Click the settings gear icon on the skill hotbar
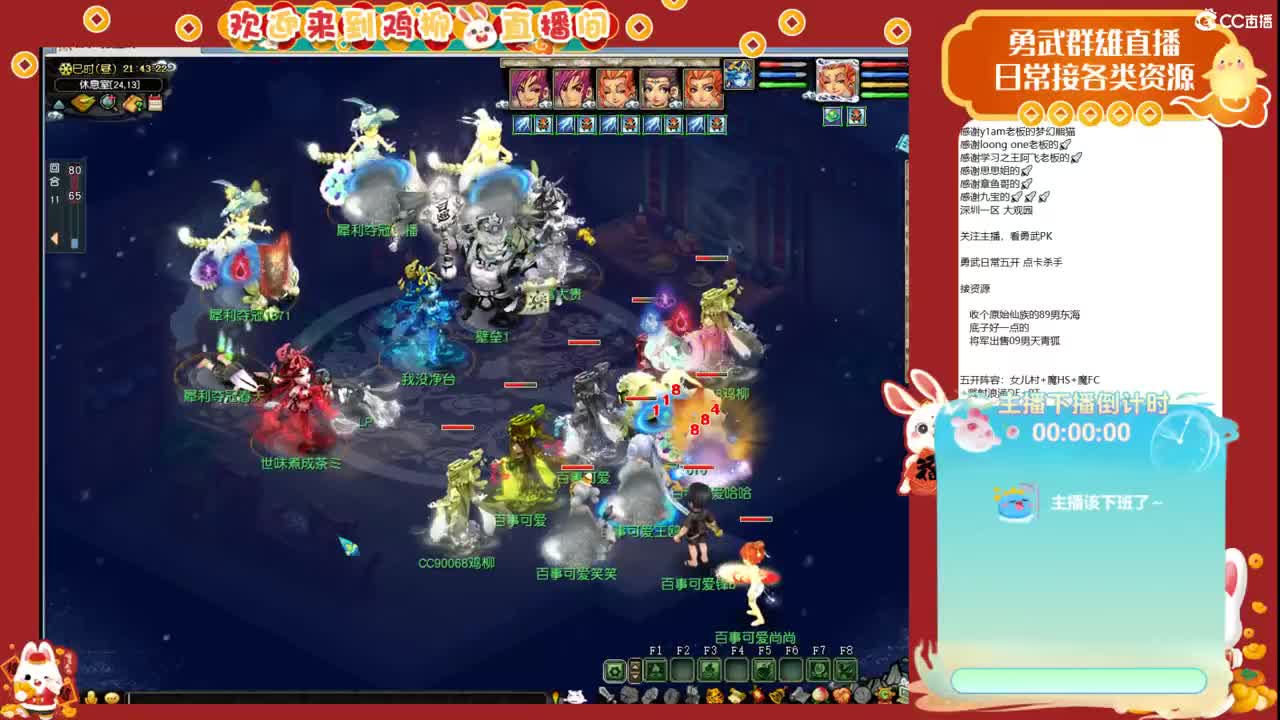Viewport: 1280px width, 720px height. point(614,668)
